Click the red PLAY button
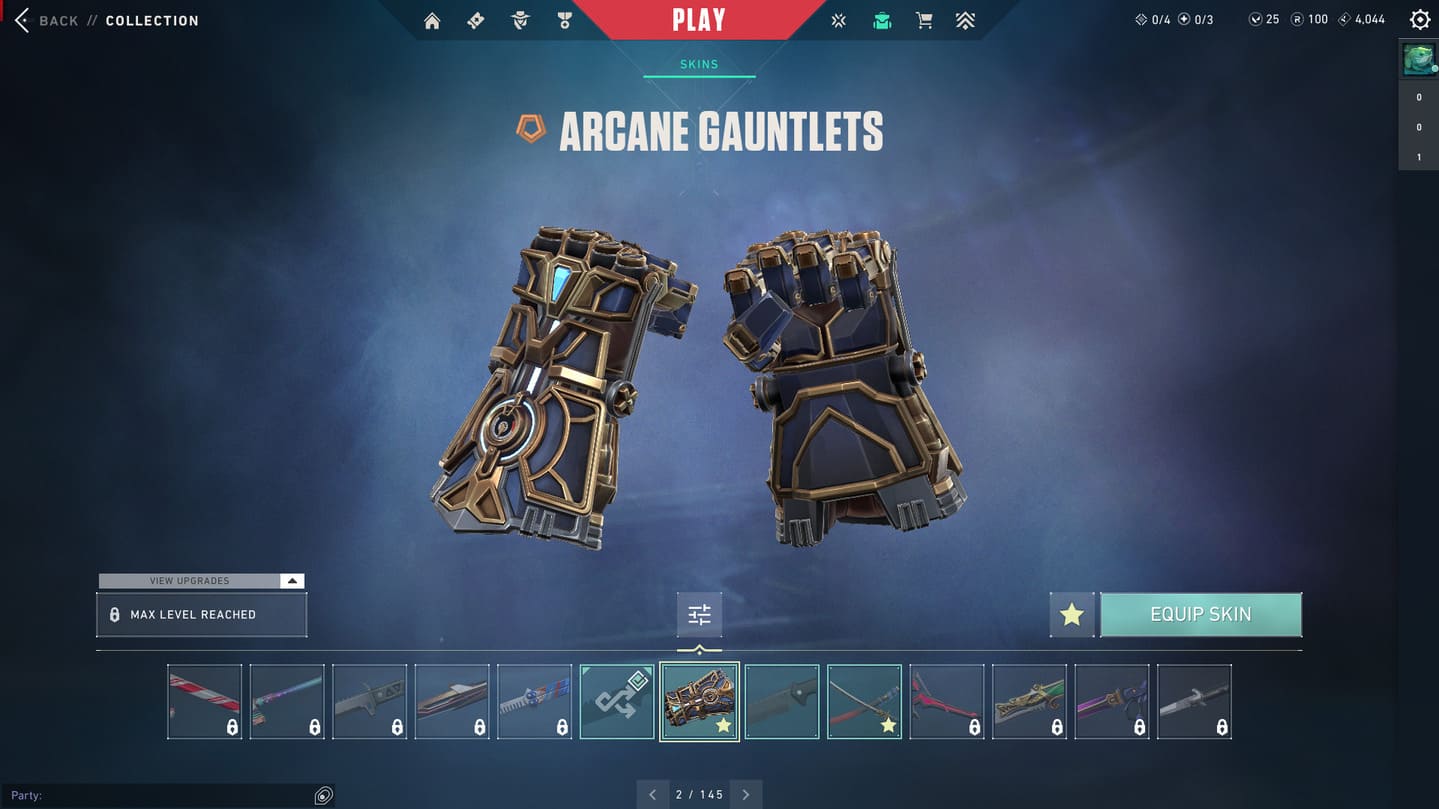This screenshot has height=809, width=1439. [x=699, y=20]
